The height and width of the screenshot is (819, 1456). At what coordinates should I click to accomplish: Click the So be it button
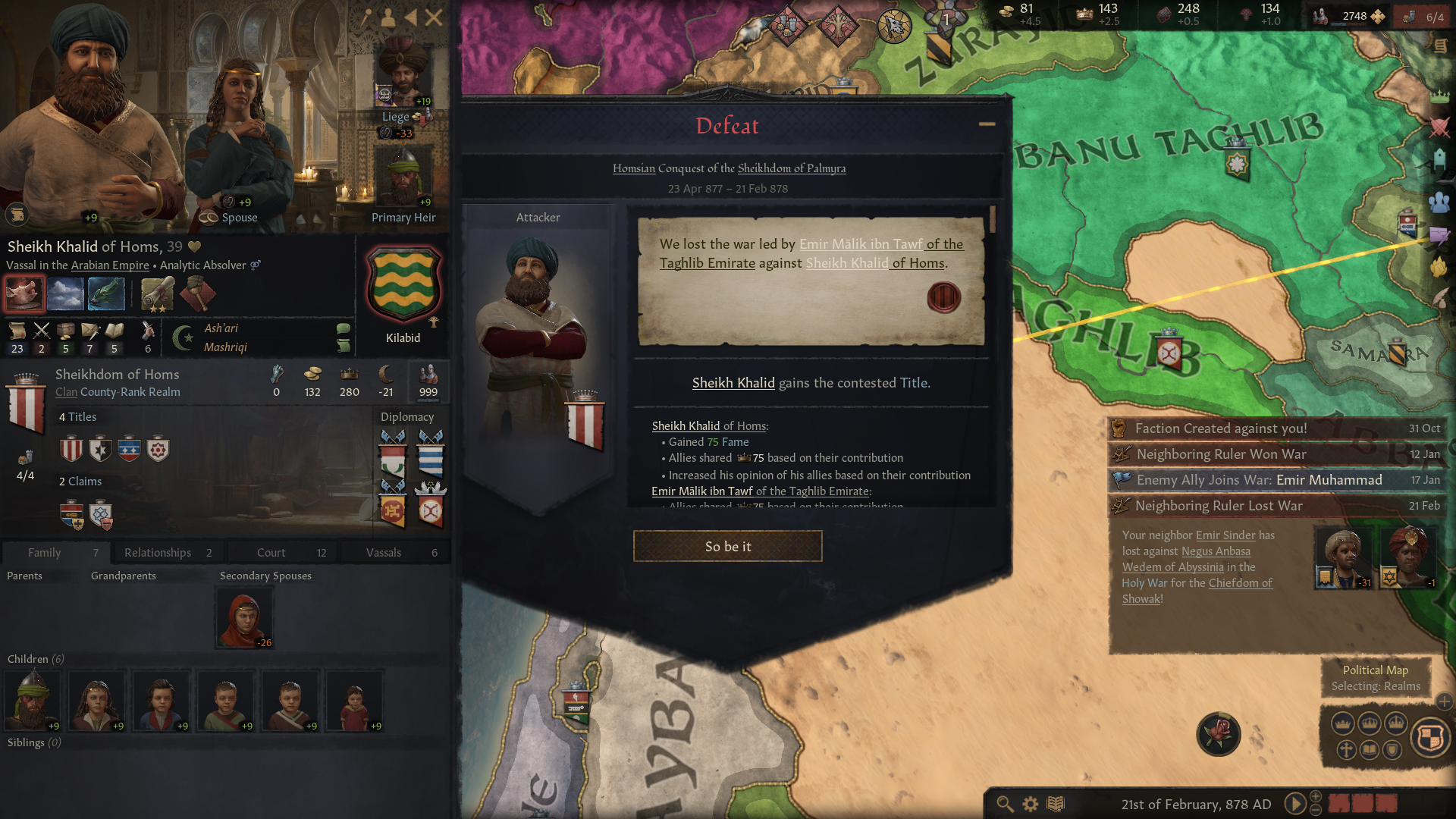click(727, 545)
